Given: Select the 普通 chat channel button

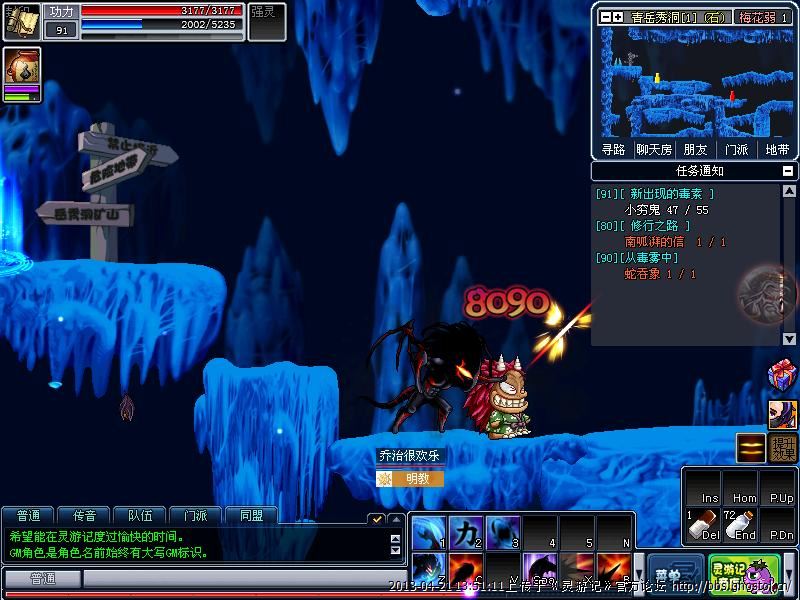Looking at the screenshot, I should click(42, 579).
